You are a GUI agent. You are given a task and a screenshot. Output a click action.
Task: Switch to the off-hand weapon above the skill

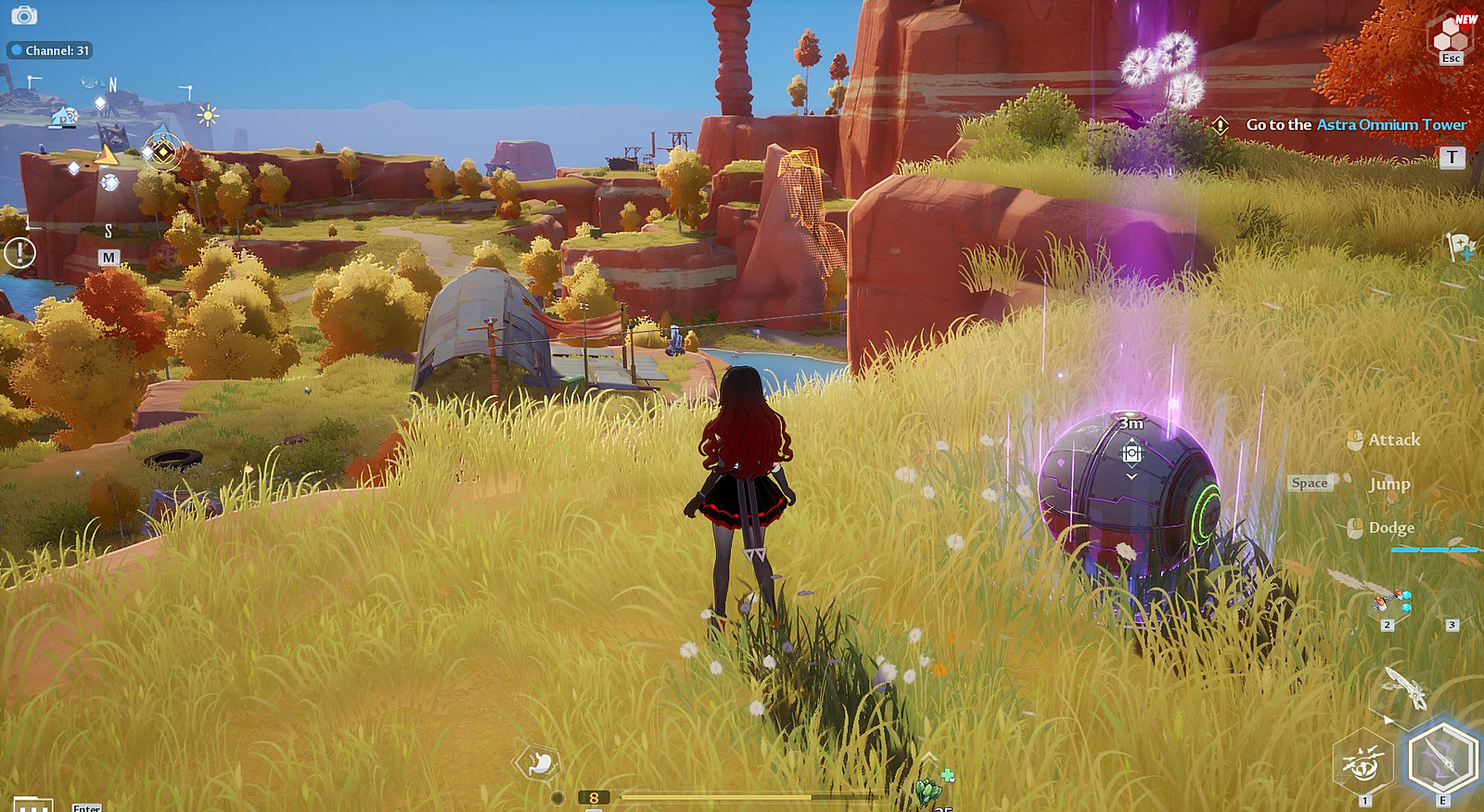click(x=1405, y=687)
